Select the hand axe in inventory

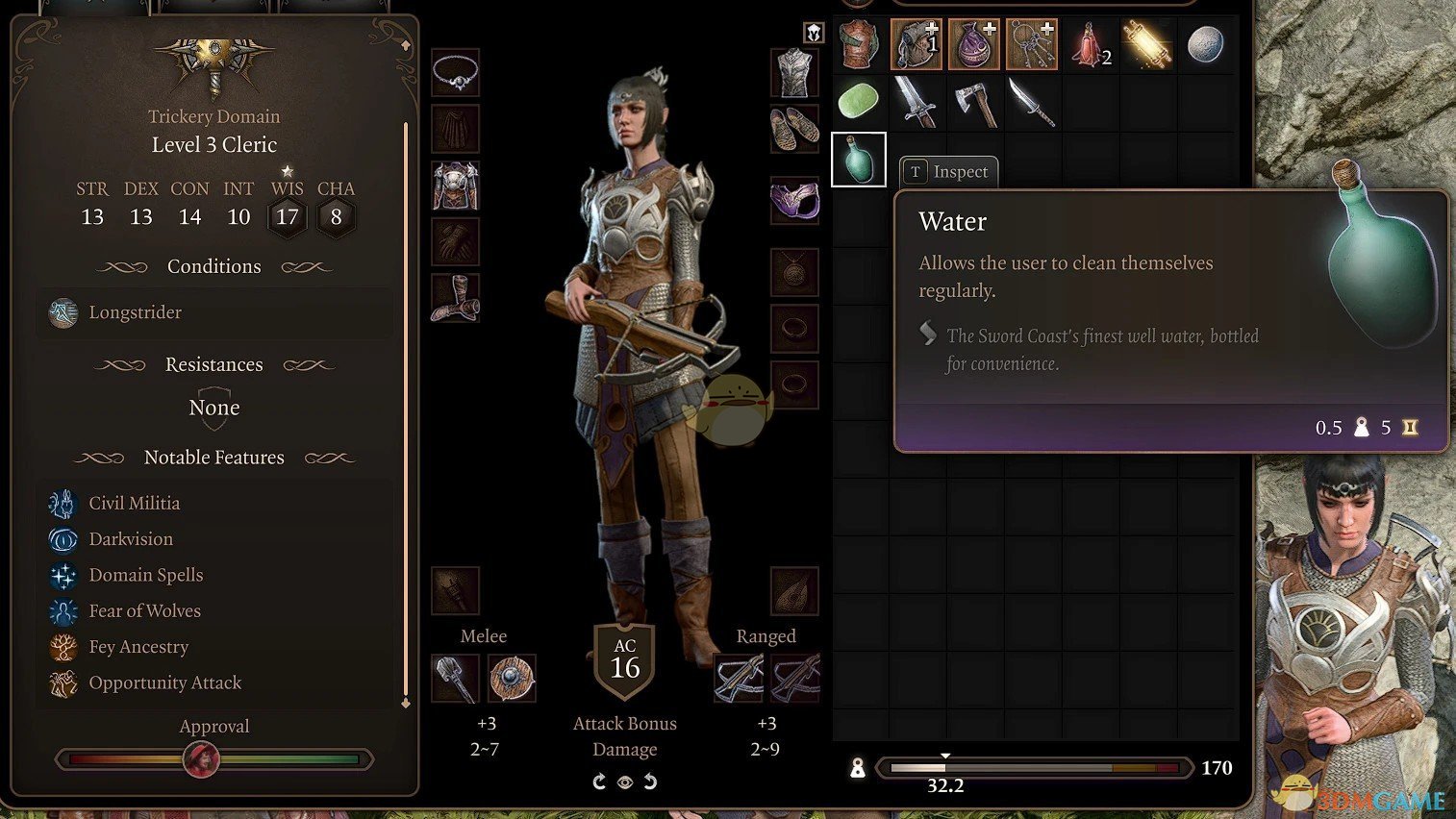click(x=974, y=102)
